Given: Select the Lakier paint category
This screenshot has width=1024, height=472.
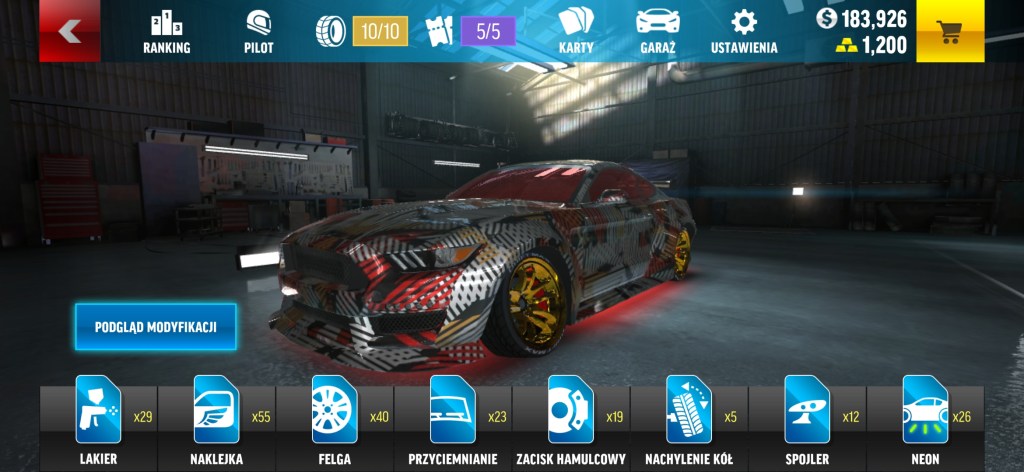Looking at the screenshot, I should click(98, 420).
